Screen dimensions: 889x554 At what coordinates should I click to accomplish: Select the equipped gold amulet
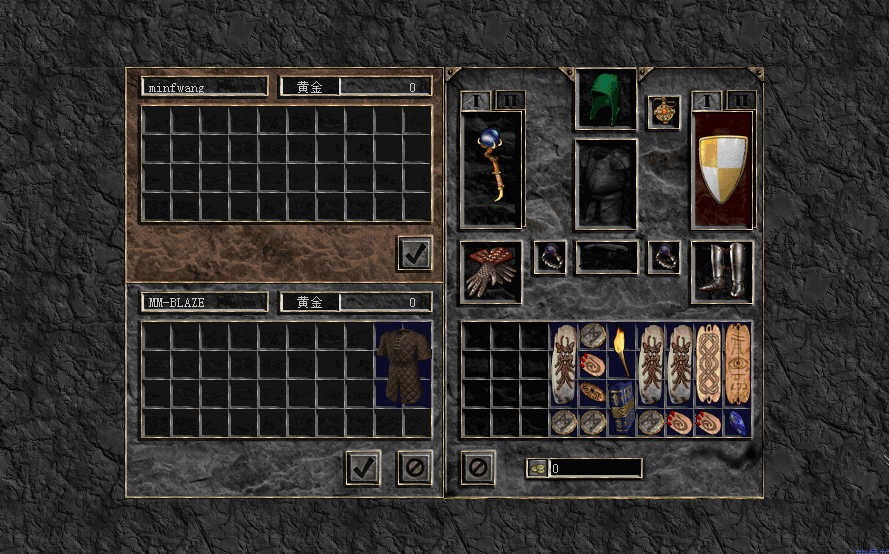pyautogui.click(x=663, y=112)
